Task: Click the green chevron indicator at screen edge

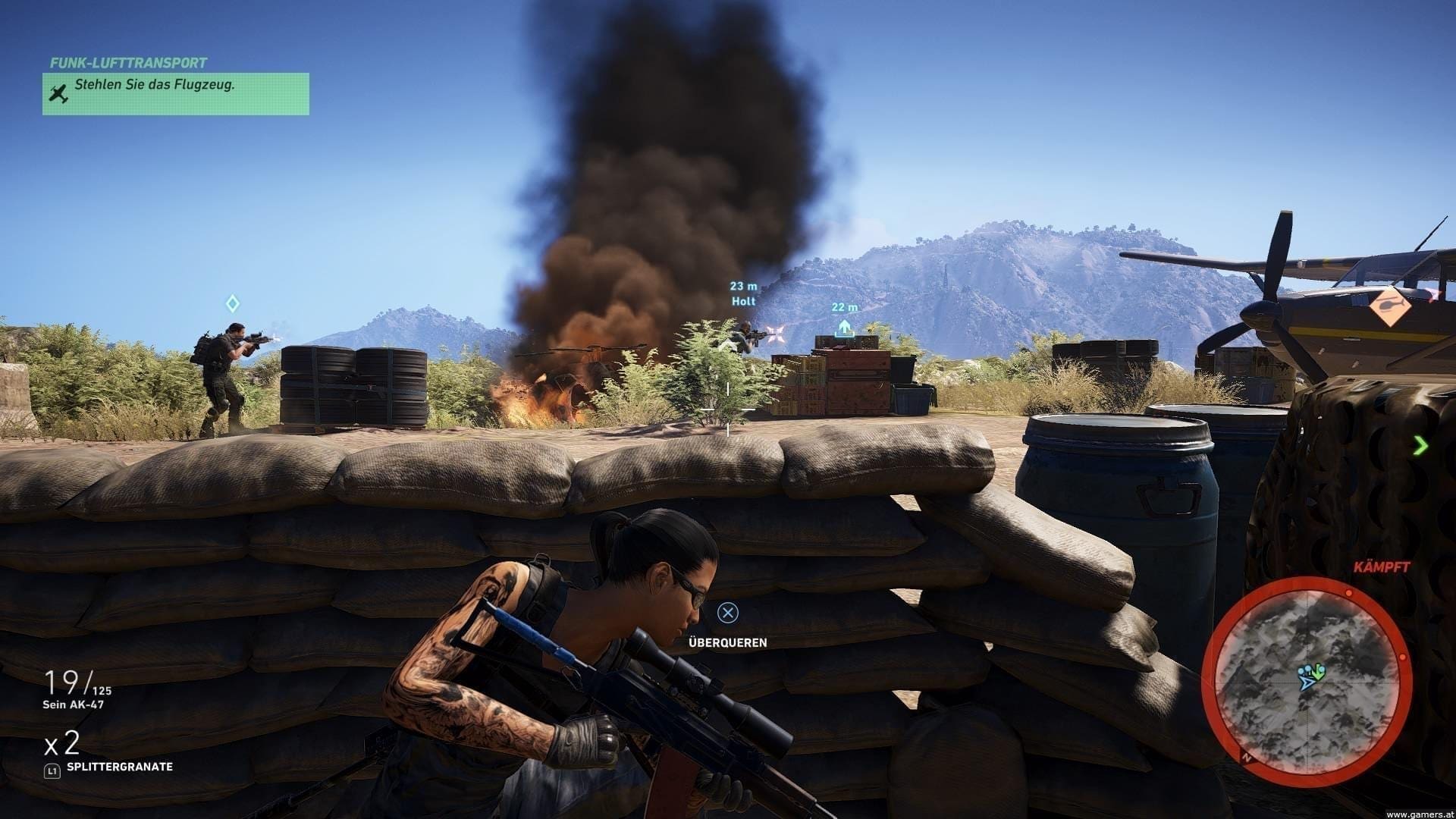Action: (1420, 446)
